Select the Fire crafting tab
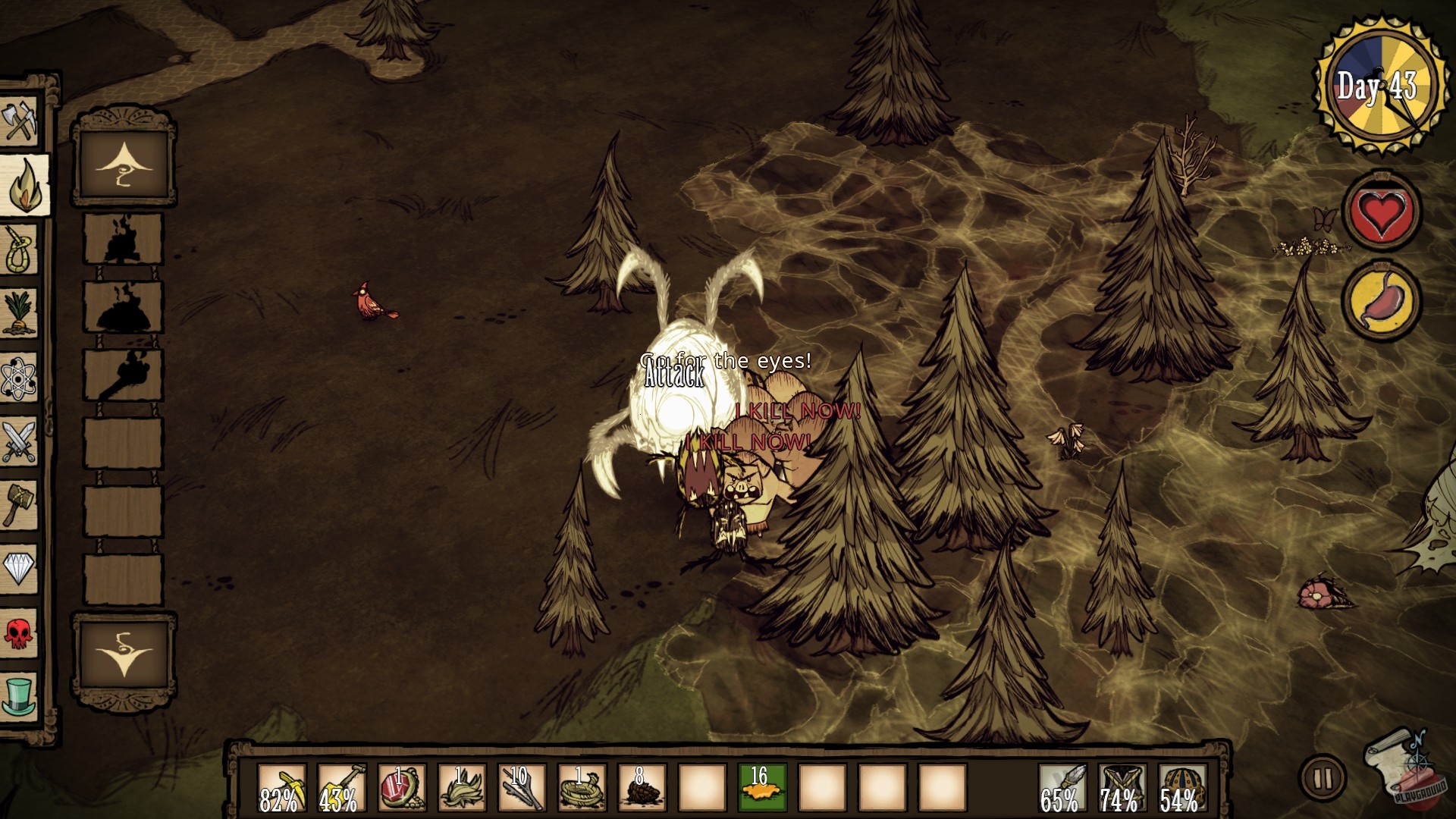The width and height of the screenshot is (1456, 819). pyautogui.click(x=23, y=186)
